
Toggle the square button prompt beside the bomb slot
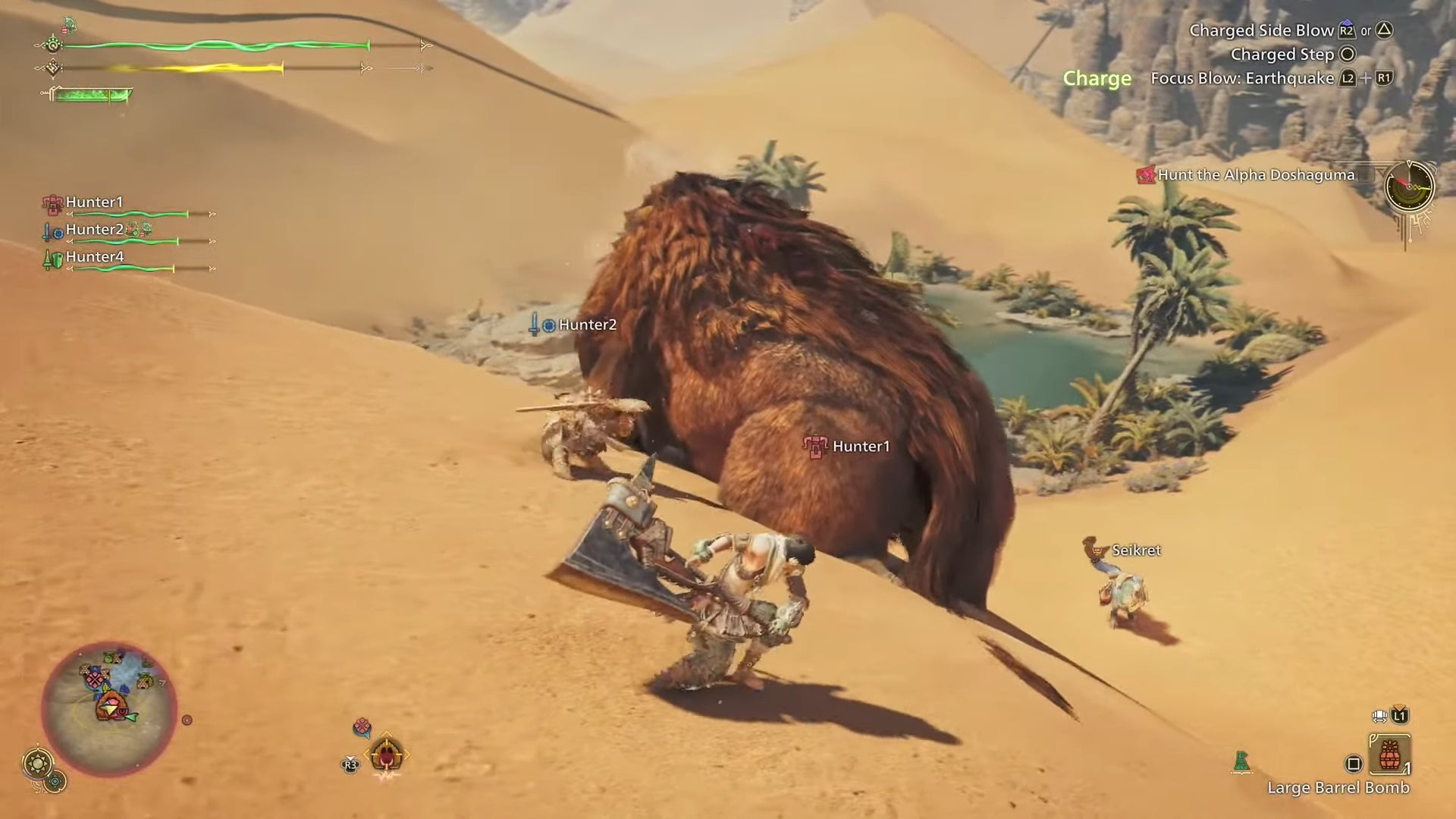click(x=1354, y=764)
